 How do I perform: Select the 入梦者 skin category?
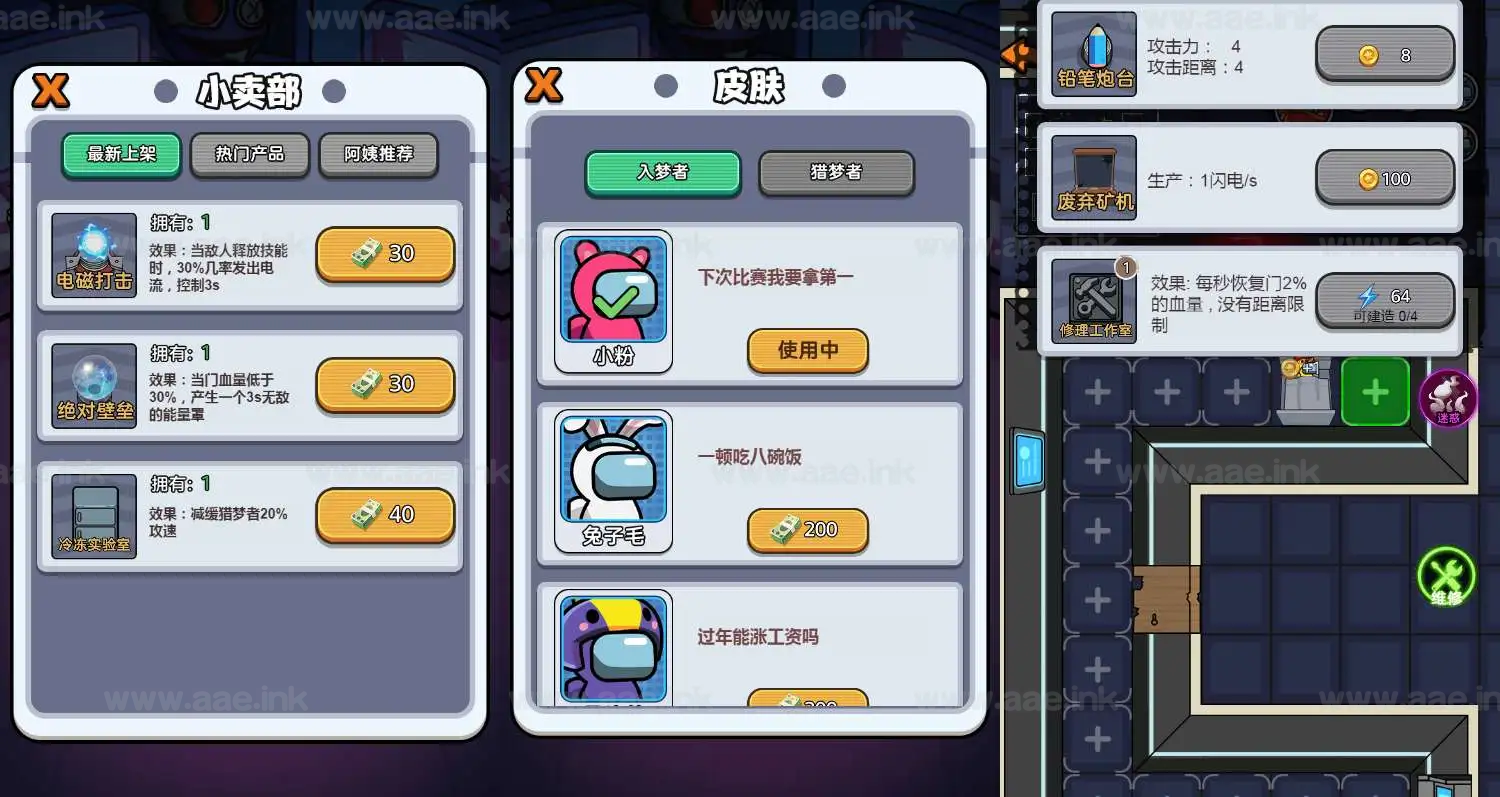[662, 172]
